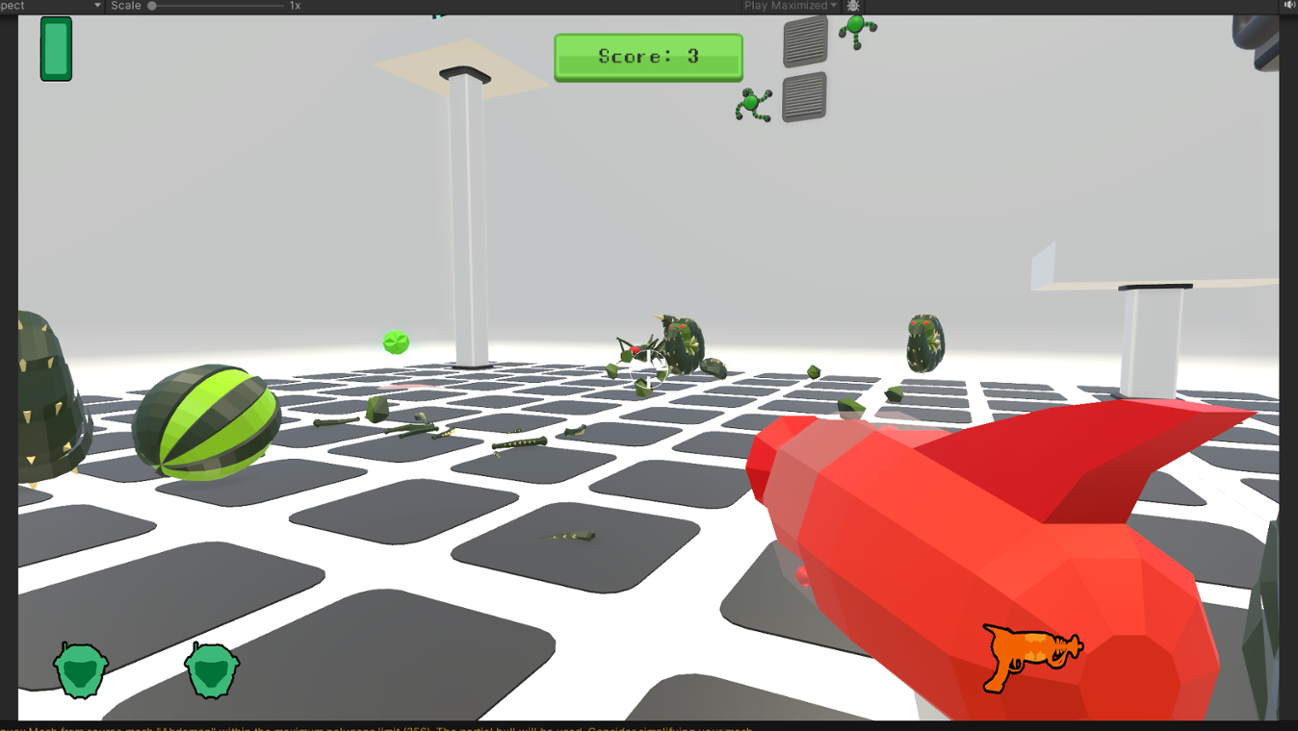Toggle debug mode with the bug icon

pyautogui.click(x=853, y=6)
